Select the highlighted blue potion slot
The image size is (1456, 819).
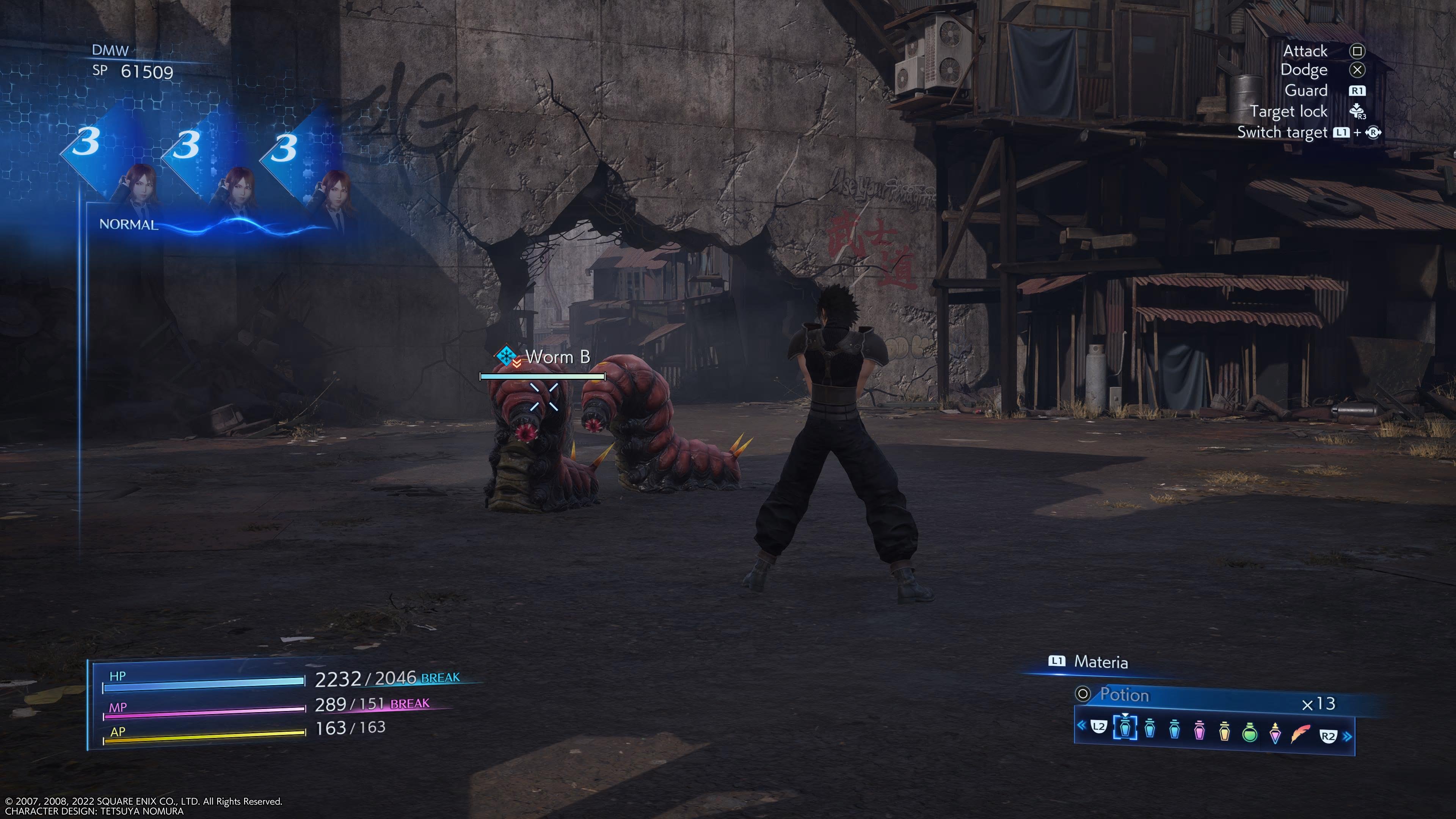click(x=1125, y=728)
